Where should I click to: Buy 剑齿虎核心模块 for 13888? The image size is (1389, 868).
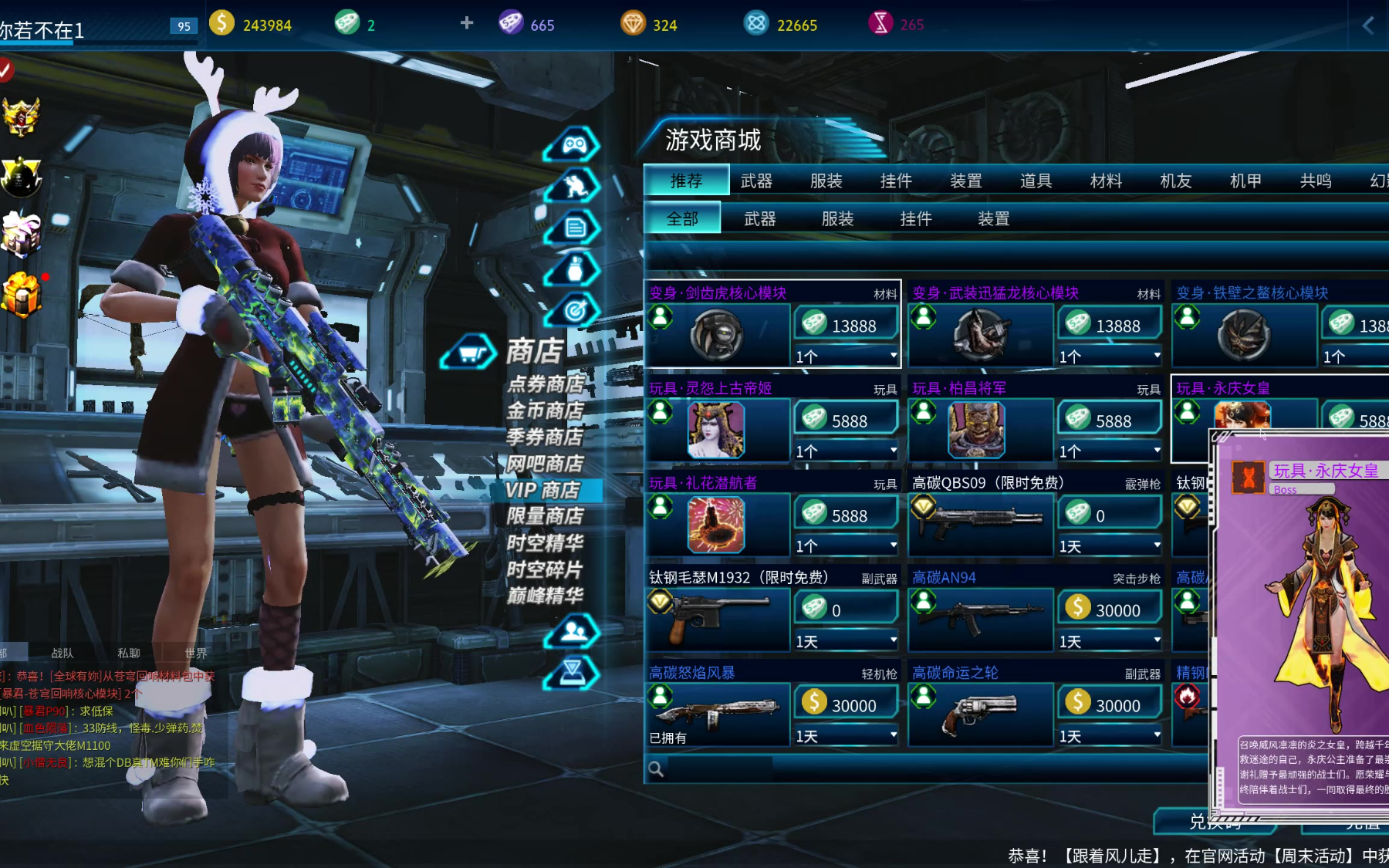point(846,325)
